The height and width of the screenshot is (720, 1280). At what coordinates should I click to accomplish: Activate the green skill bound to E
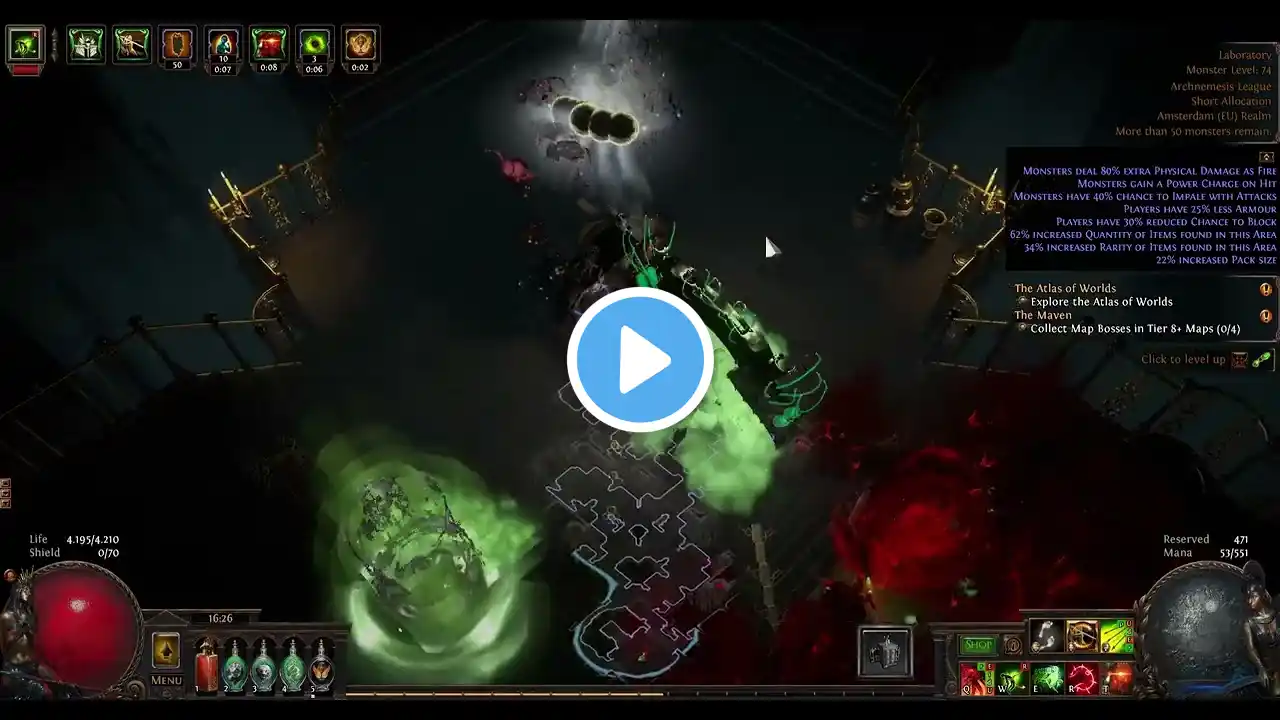[x=1047, y=678]
